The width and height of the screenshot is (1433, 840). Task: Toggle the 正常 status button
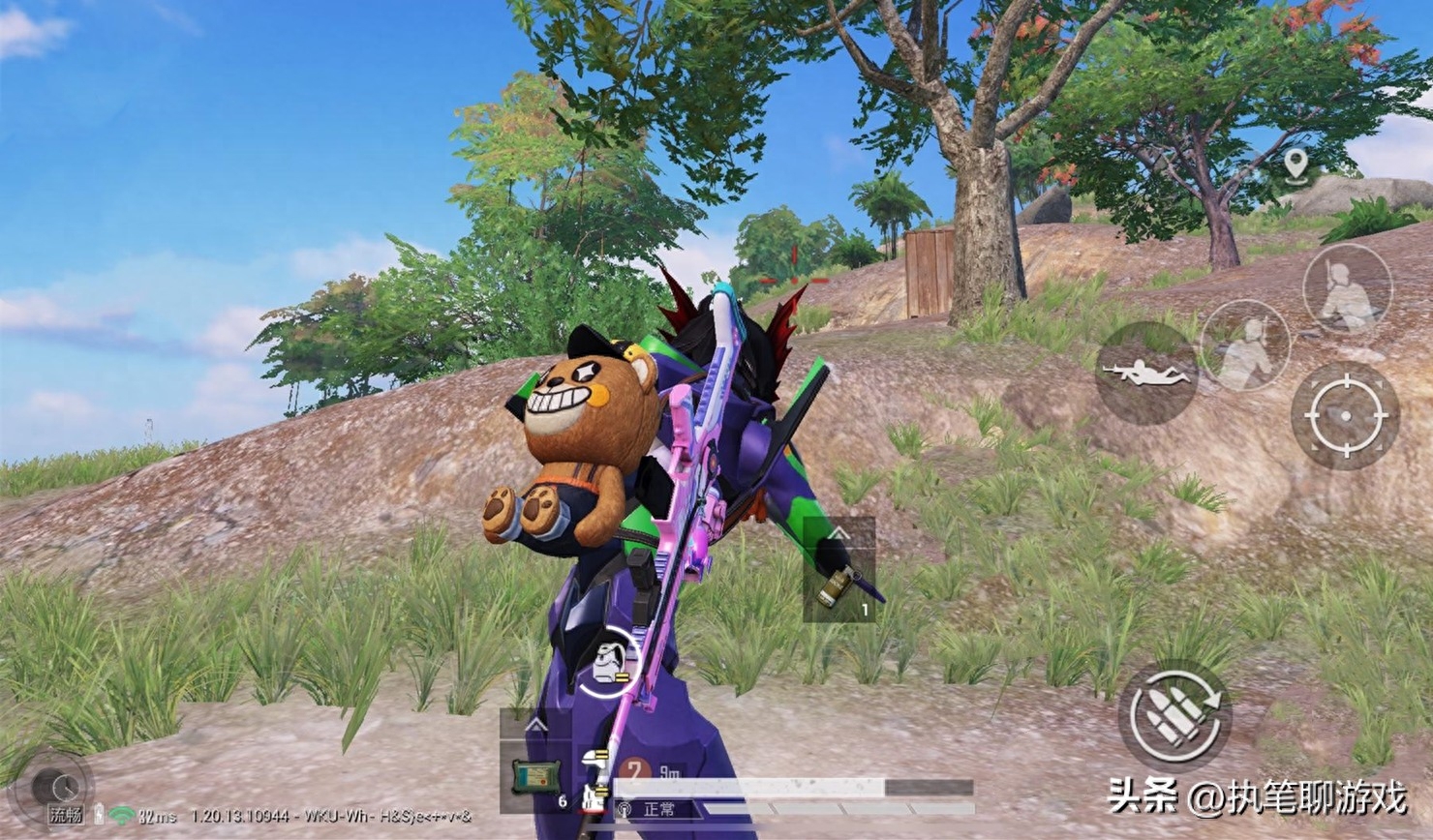(x=657, y=809)
